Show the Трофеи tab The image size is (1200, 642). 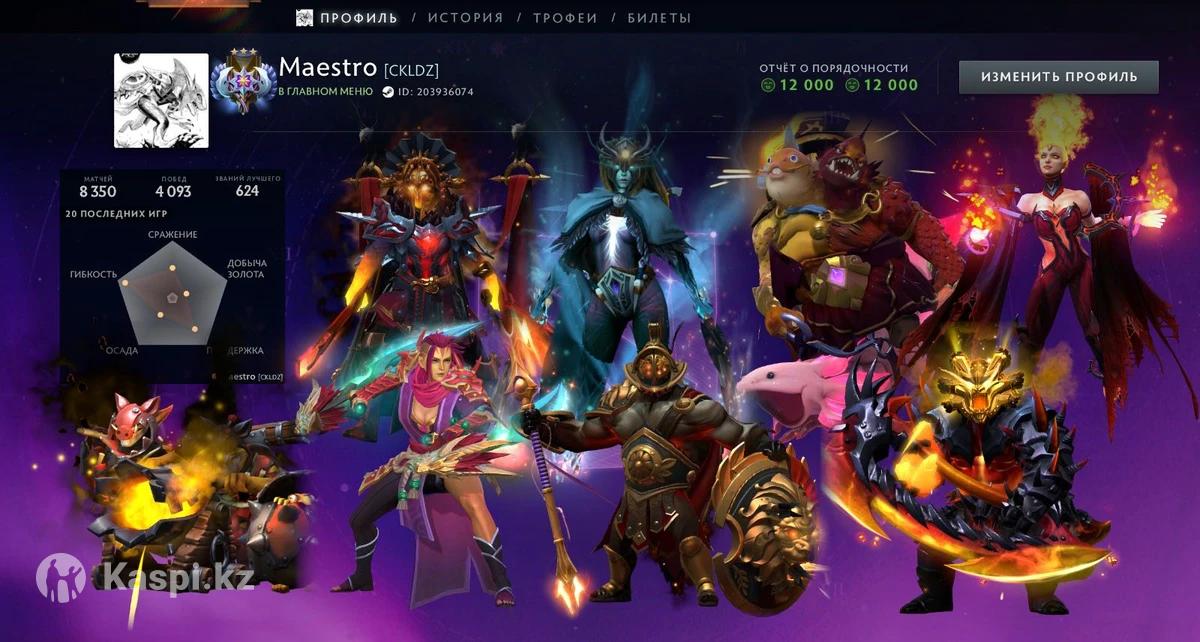tap(565, 18)
